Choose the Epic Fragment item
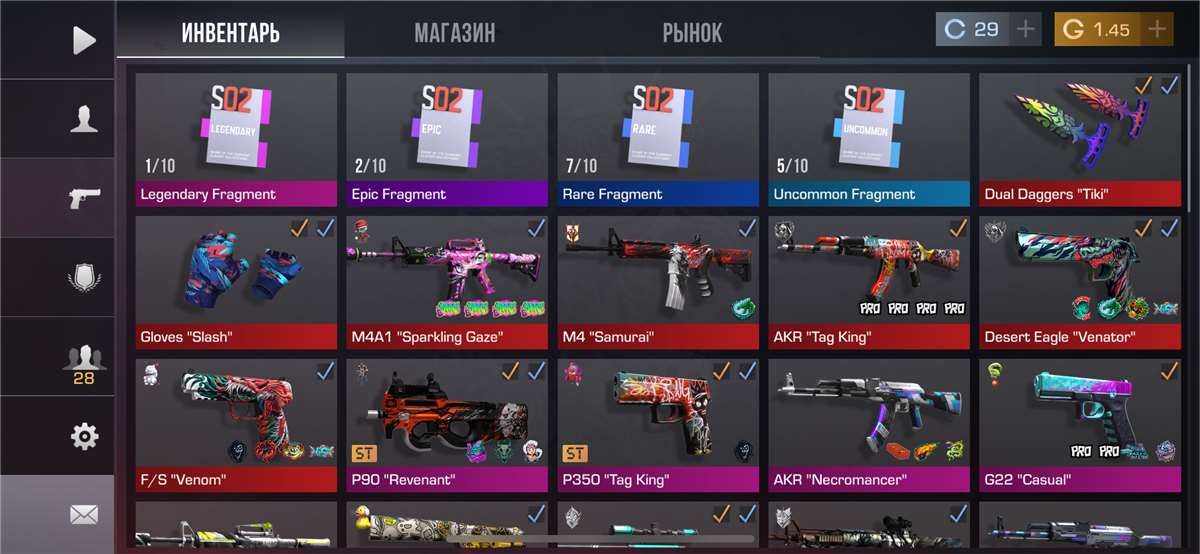 (447, 138)
